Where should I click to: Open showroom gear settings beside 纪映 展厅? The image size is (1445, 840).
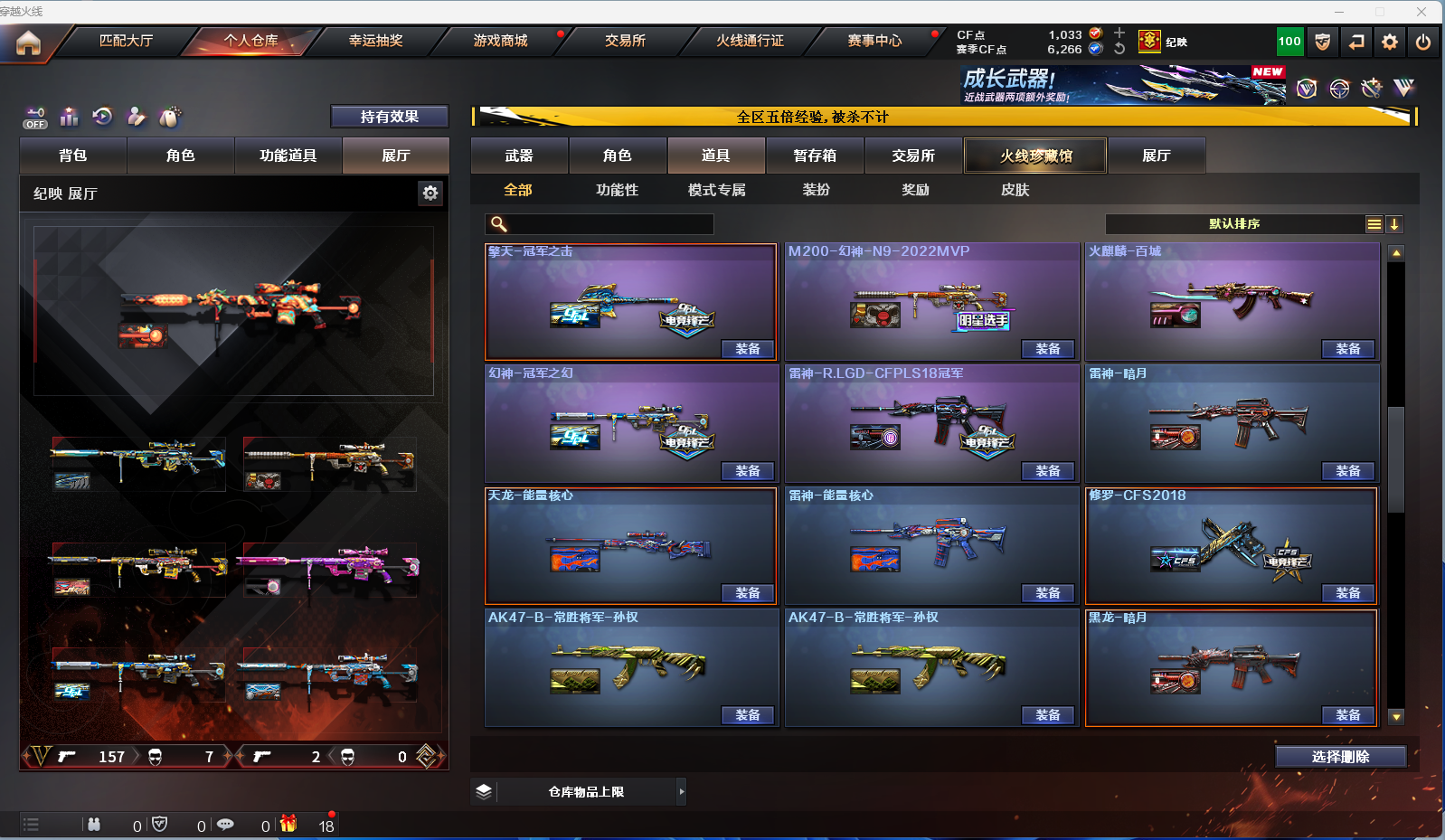tap(430, 193)
